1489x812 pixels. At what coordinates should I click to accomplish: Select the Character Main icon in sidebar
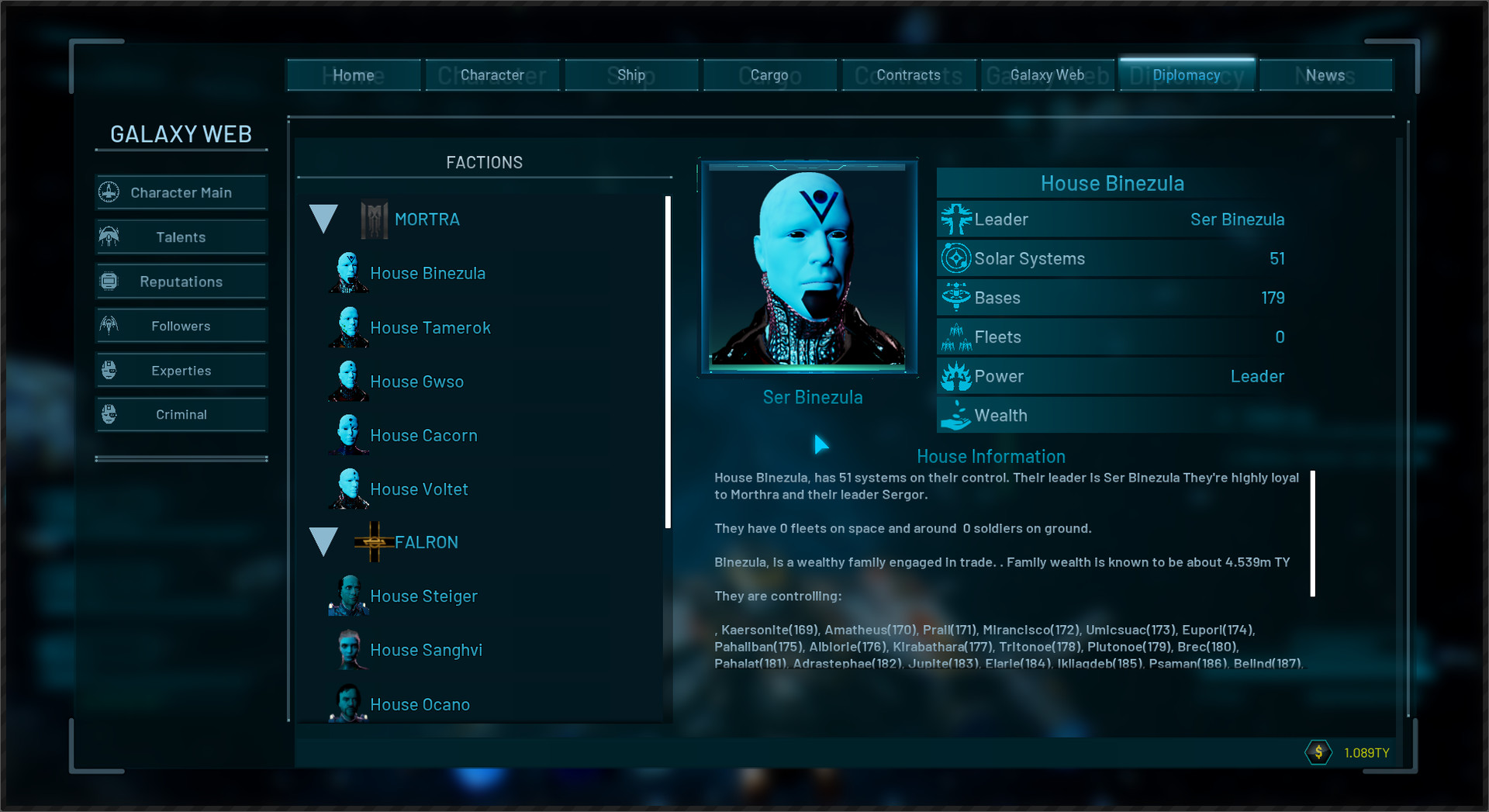point(110,192)
